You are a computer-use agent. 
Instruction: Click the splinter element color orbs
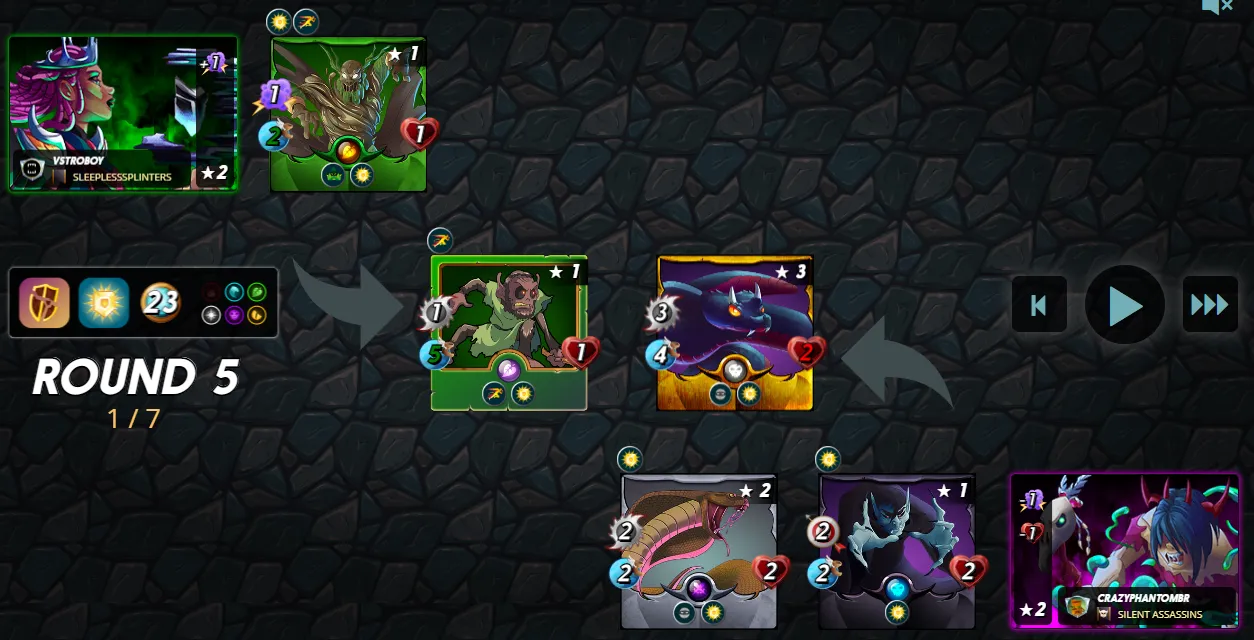(x=234, y=303)
